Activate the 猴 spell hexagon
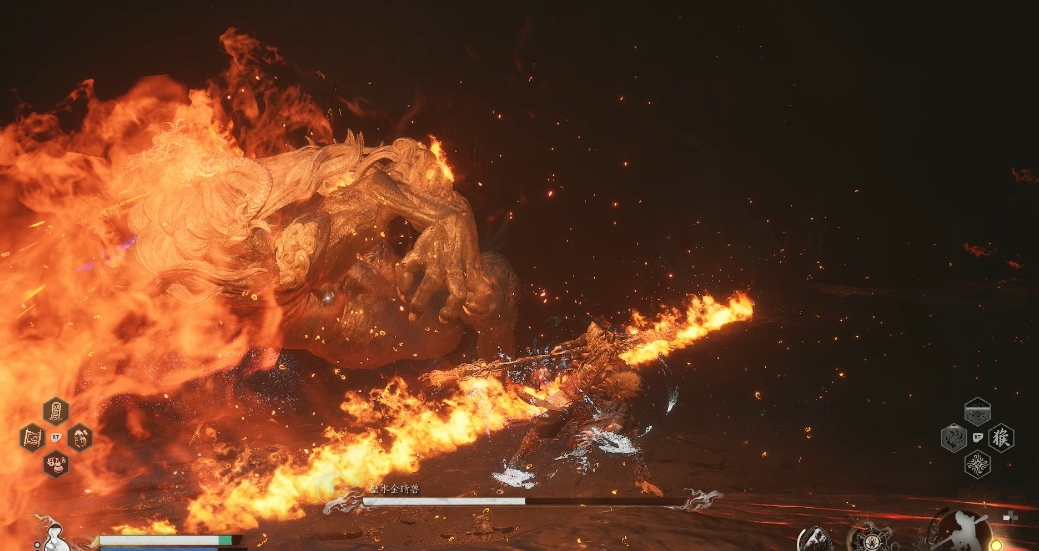 1001,438
